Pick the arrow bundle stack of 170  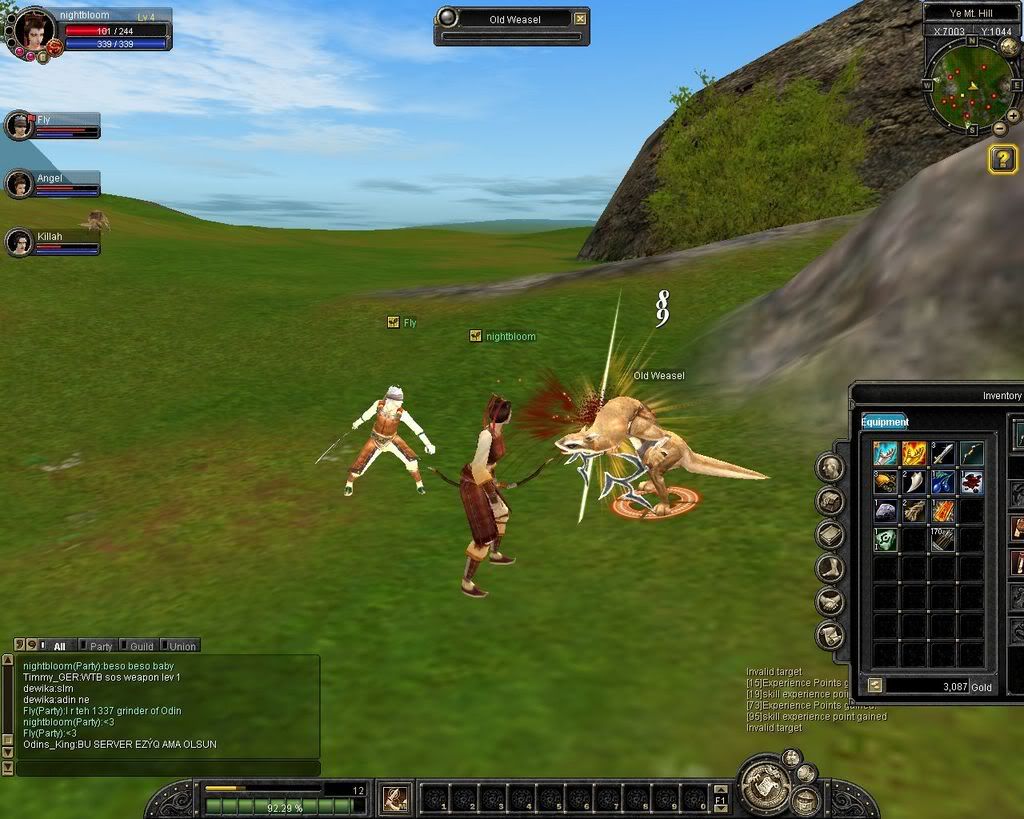[x=943, y=540]
